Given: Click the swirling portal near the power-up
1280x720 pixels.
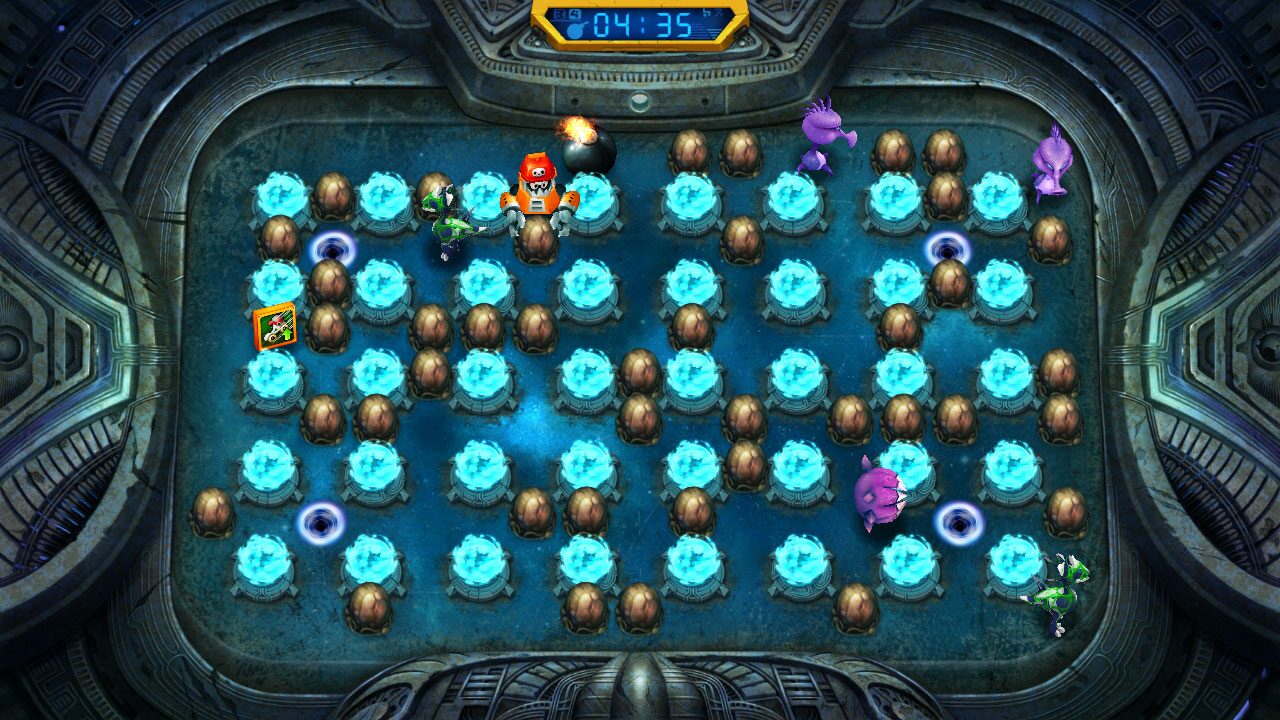Looking at the screenshot, I should [334, 247].
